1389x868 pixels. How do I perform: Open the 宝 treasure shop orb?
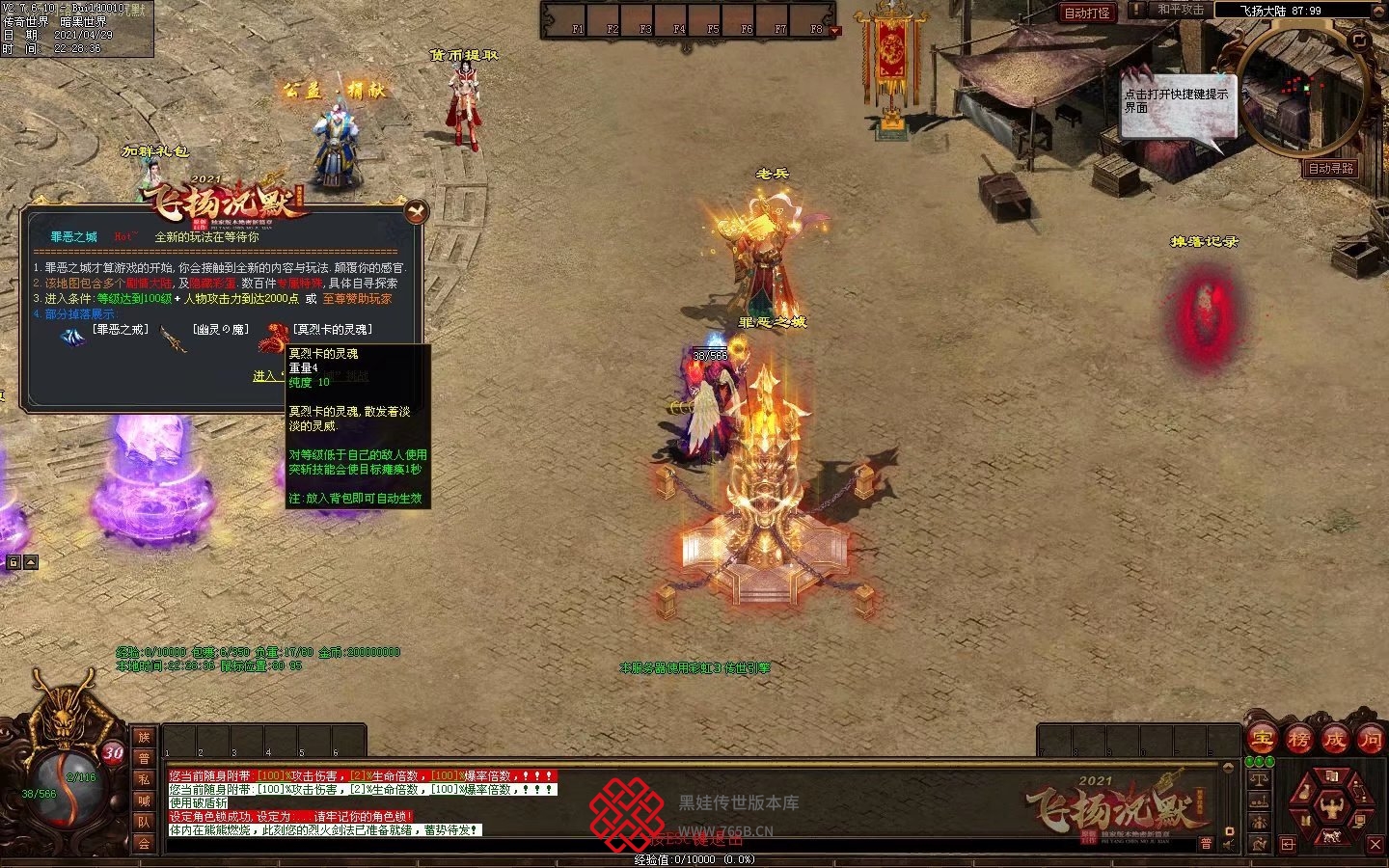point(1262,740)
